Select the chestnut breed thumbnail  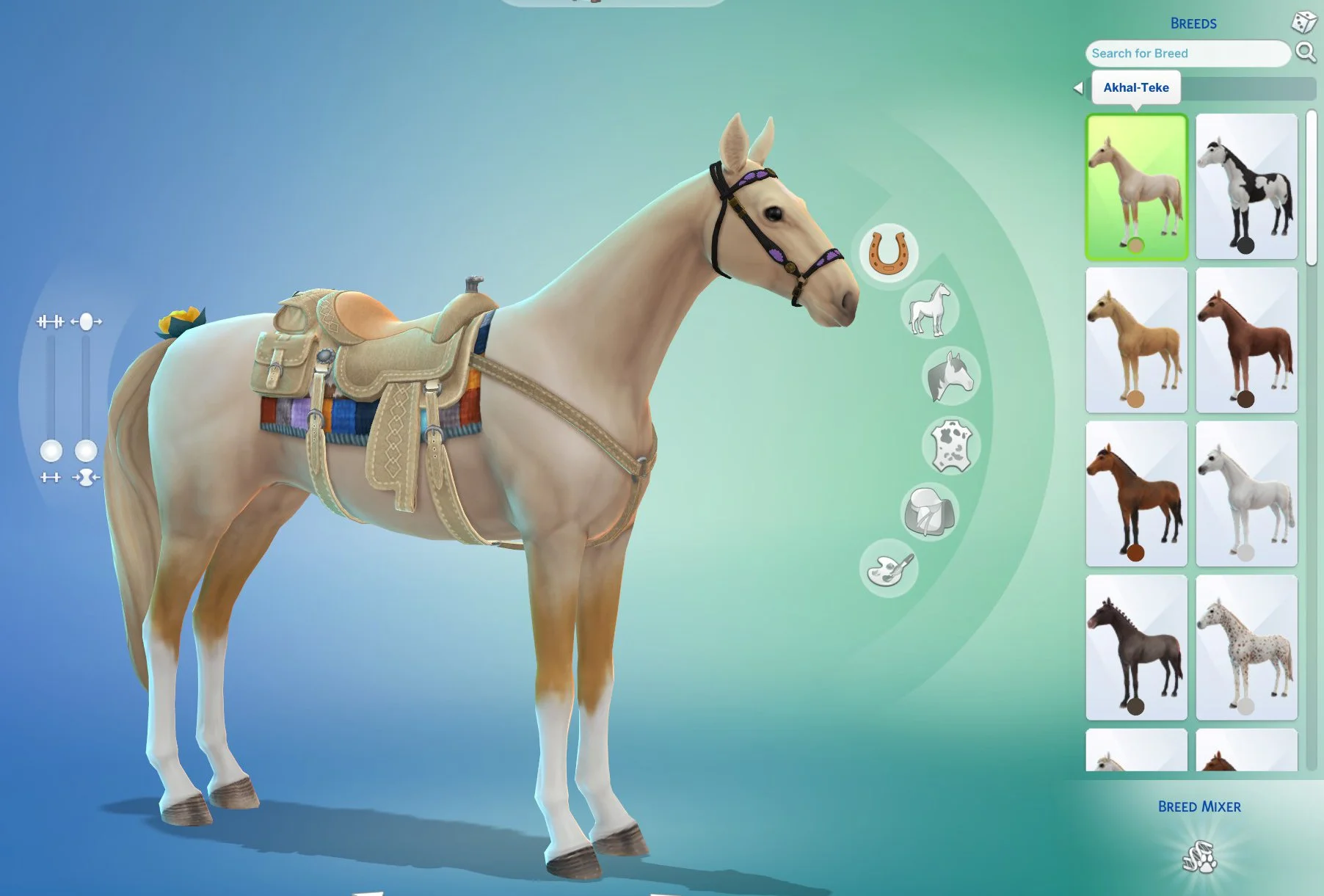(1245, 337)
